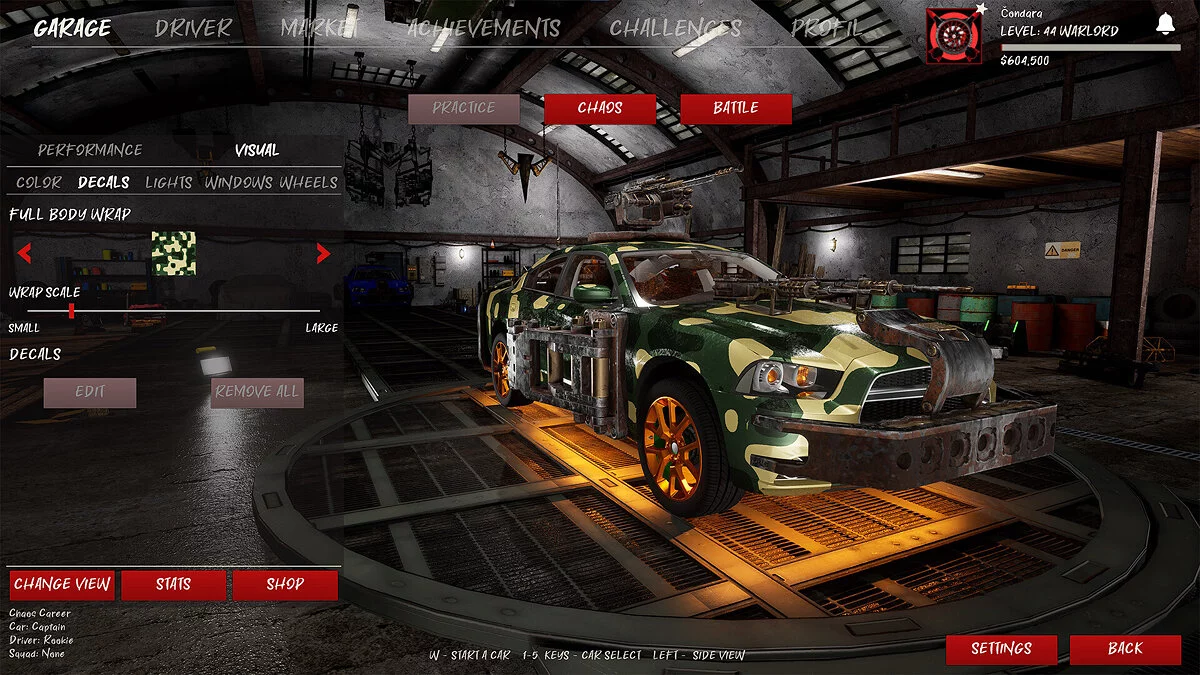Image resolution: width=1200 pixels, height=675 pixels.
Task: Open the Shop
Action: [285, 585]
